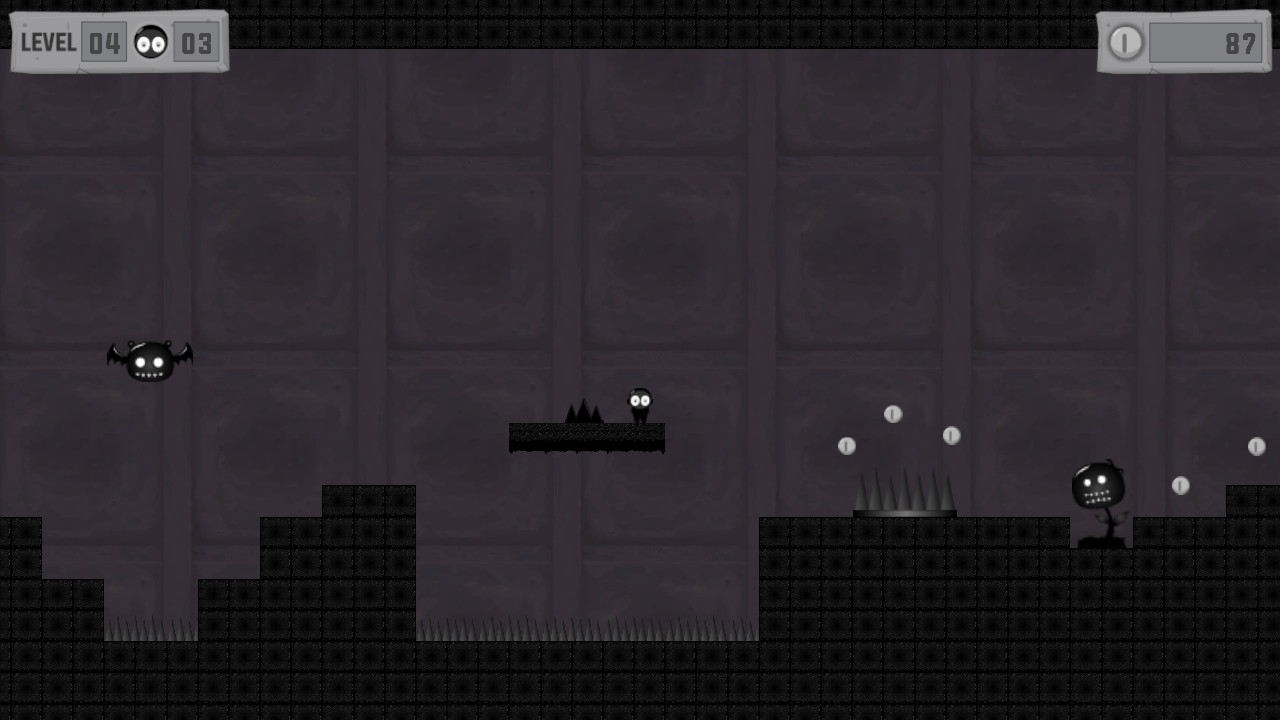Click the LEVEL label on the top-left panel

[x=48, y=42]
